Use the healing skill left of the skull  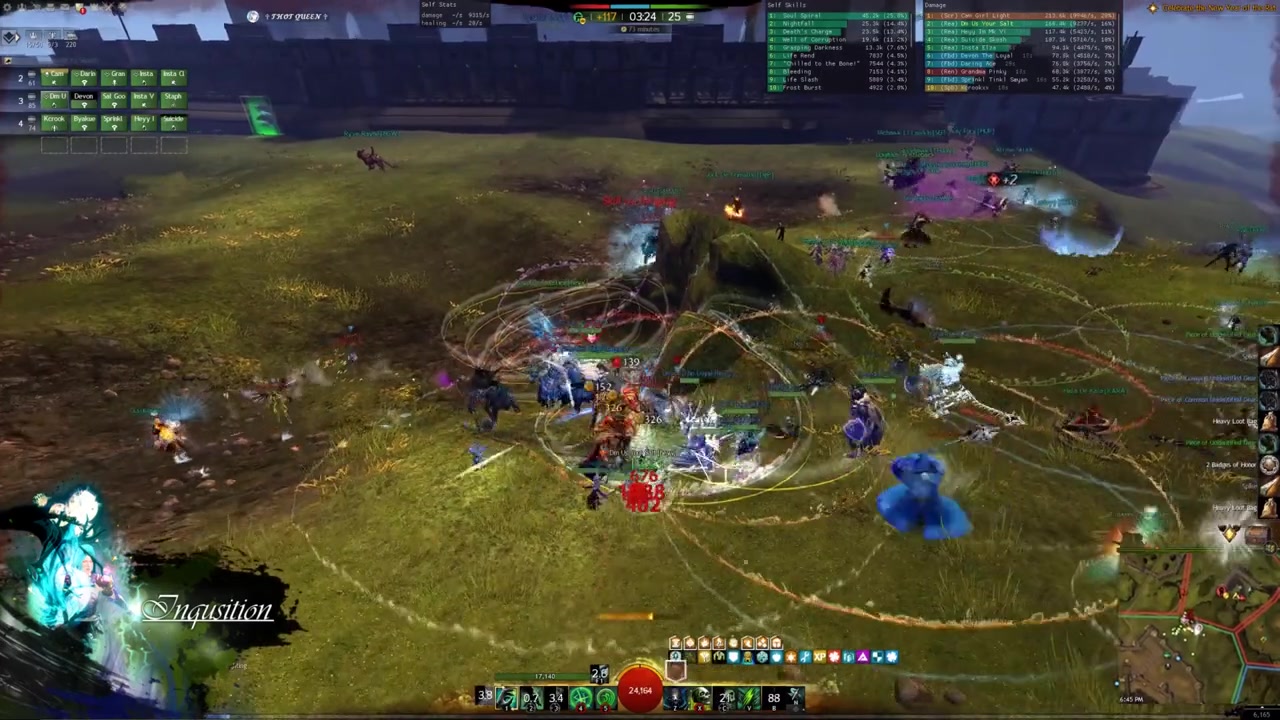tap(676, 697)
